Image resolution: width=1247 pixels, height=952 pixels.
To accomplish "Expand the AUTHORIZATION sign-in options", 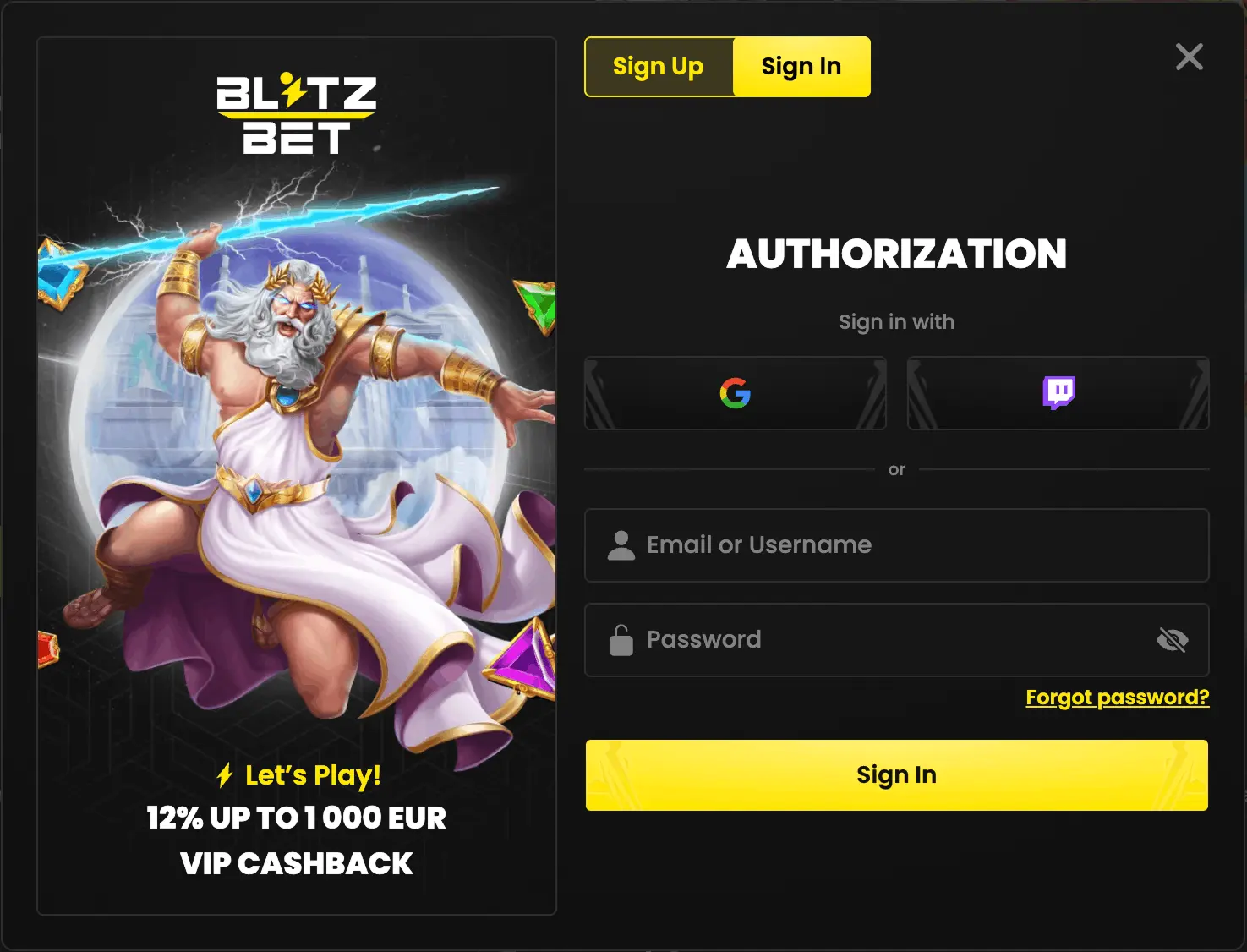I will click(x=896, y=254).
